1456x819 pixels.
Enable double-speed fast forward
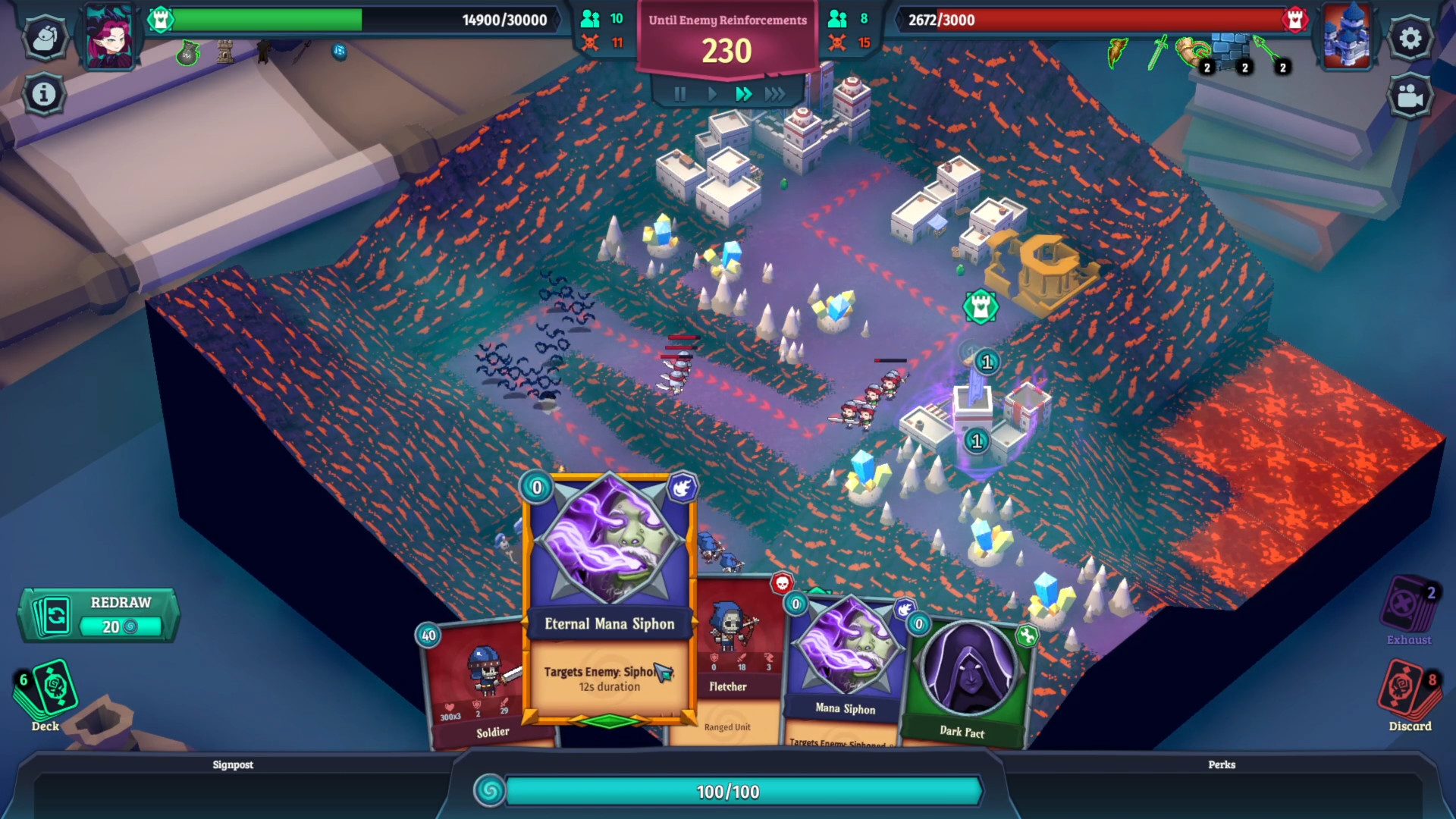click(743, 94)
